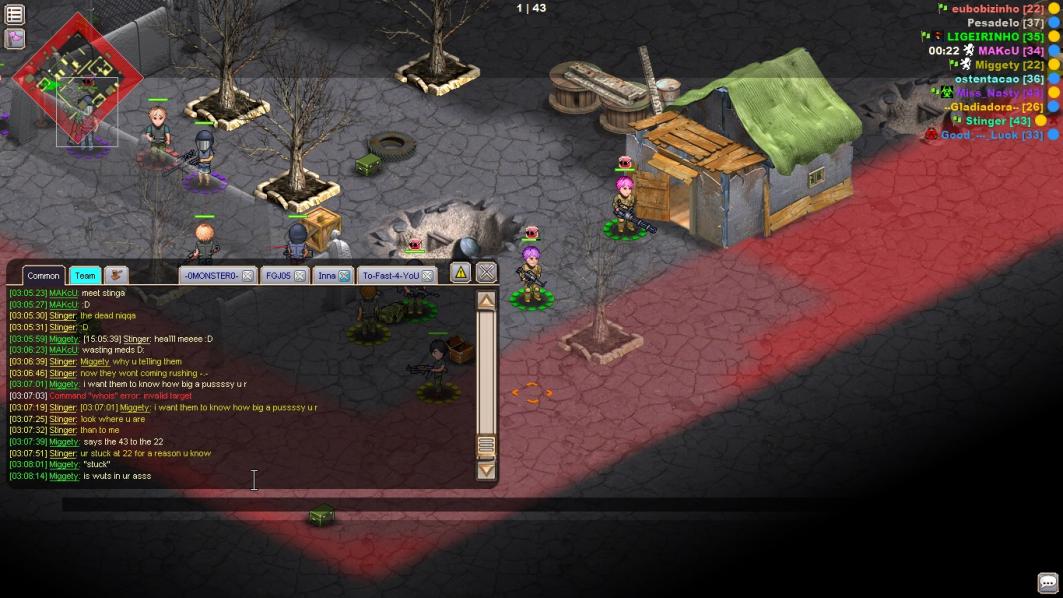Screen dimensions: 1063x598
Task: Open the -0MONSTER0- private chat tab
Action: pos(210,276)
